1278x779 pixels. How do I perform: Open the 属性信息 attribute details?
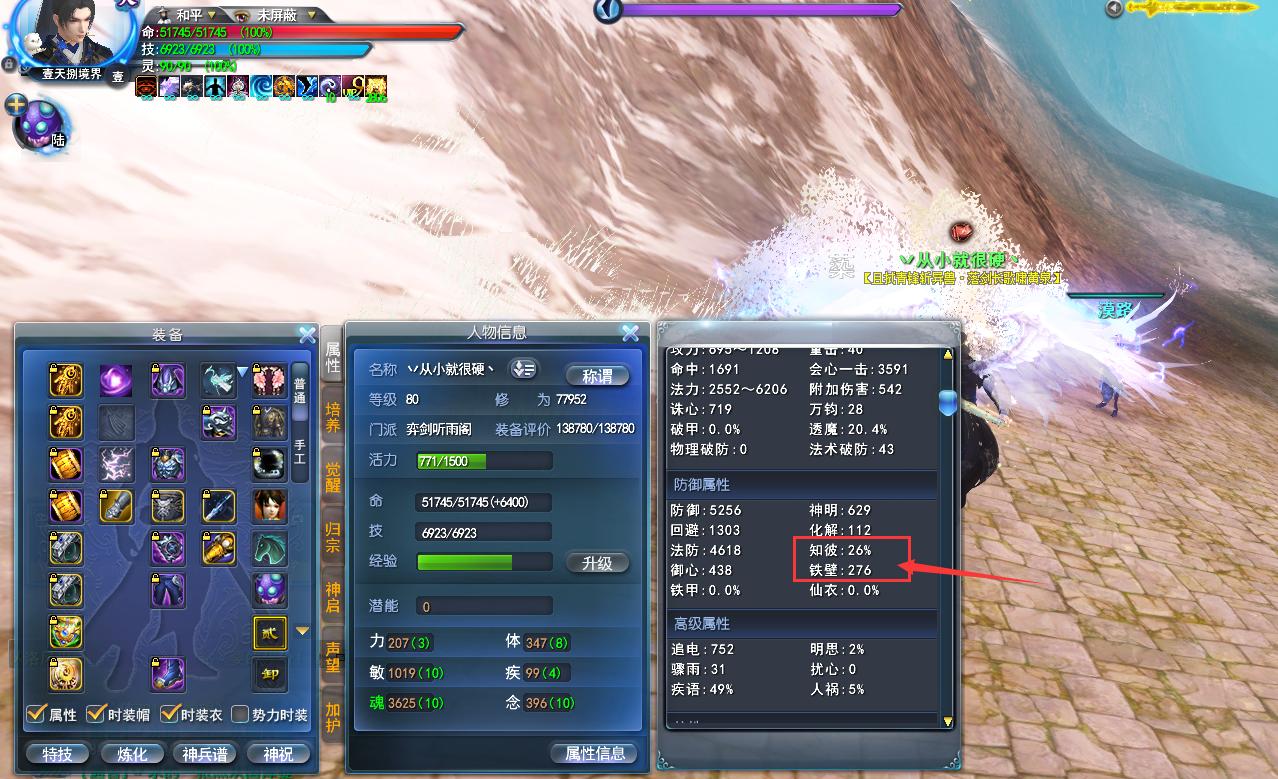coord(595,754)
